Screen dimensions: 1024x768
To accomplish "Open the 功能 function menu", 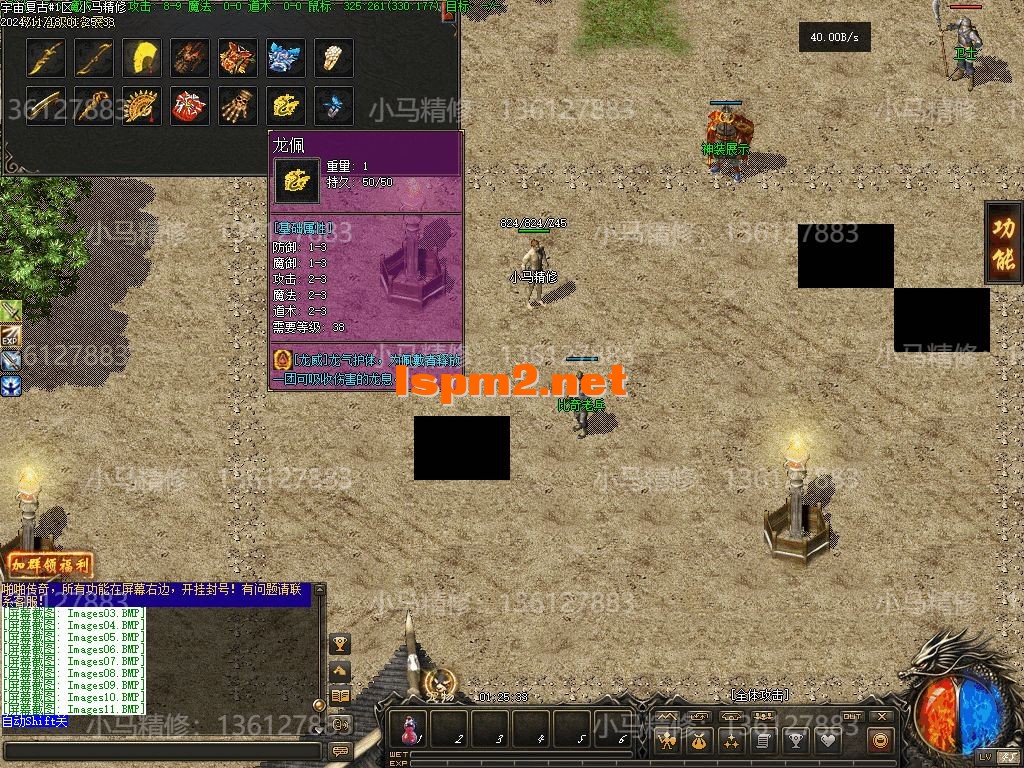I will coord(1003,243).
